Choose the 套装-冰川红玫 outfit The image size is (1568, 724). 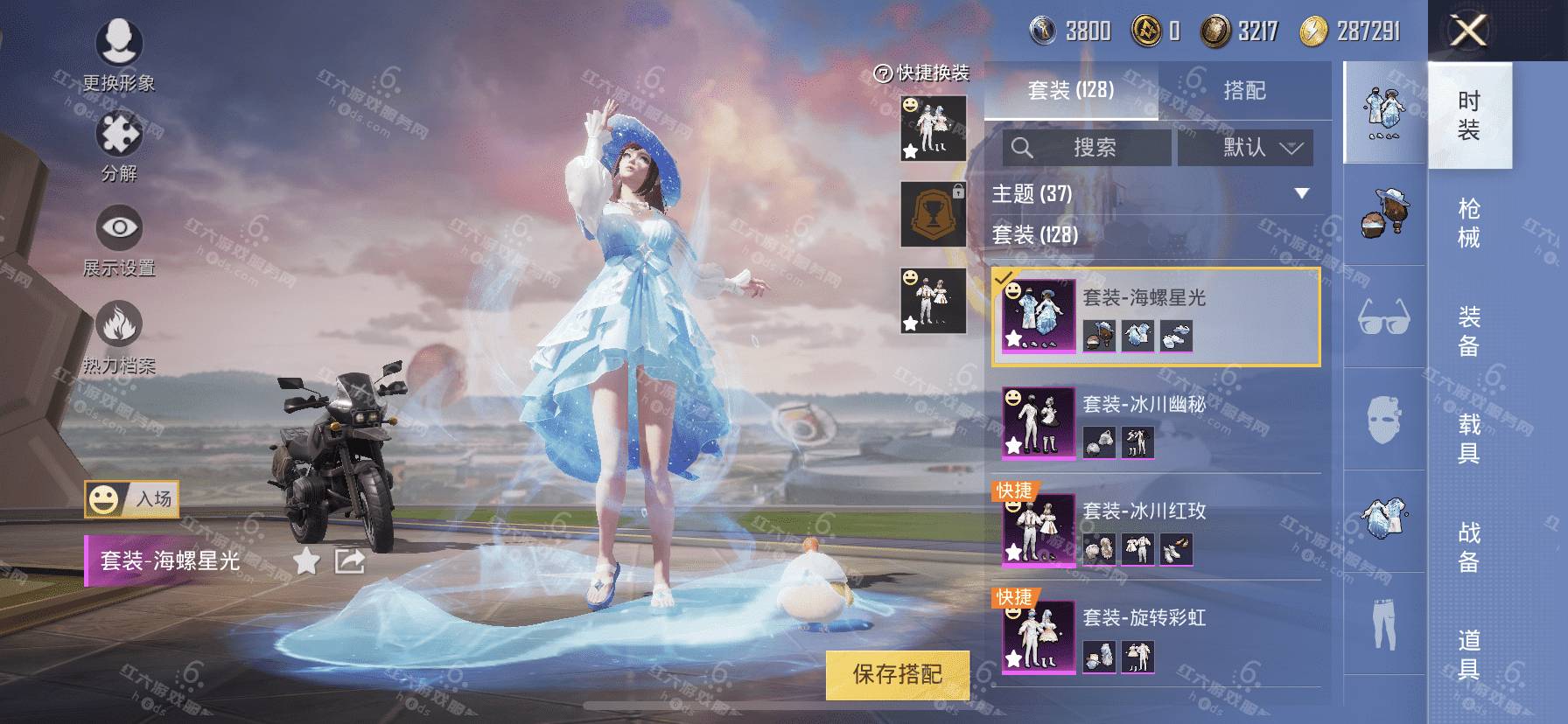tap(1155, 530)
